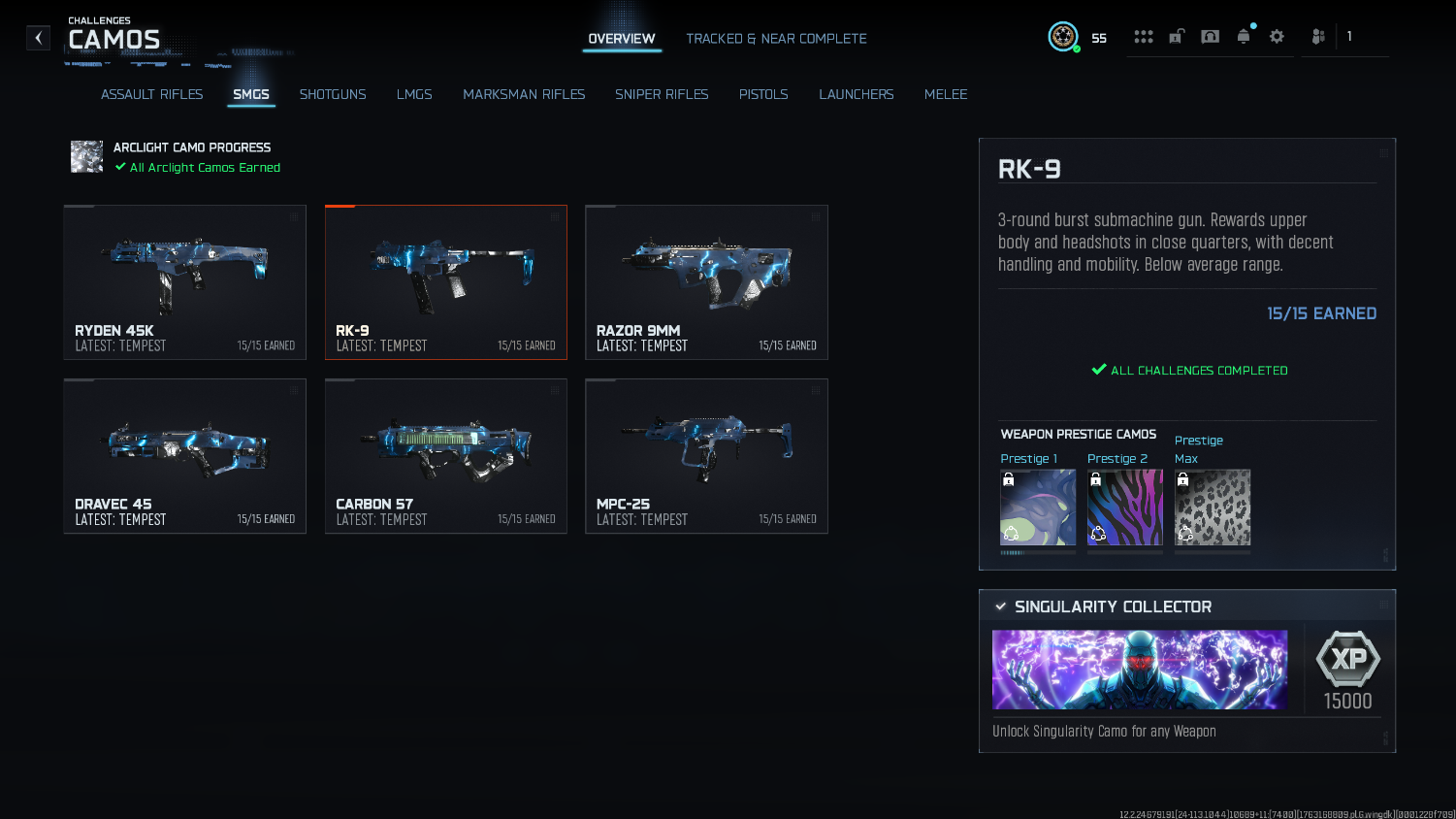Switch to the Sniper Rifles tab
Viewport: 1456px width, 819px height.
click(x=662, y=94)
